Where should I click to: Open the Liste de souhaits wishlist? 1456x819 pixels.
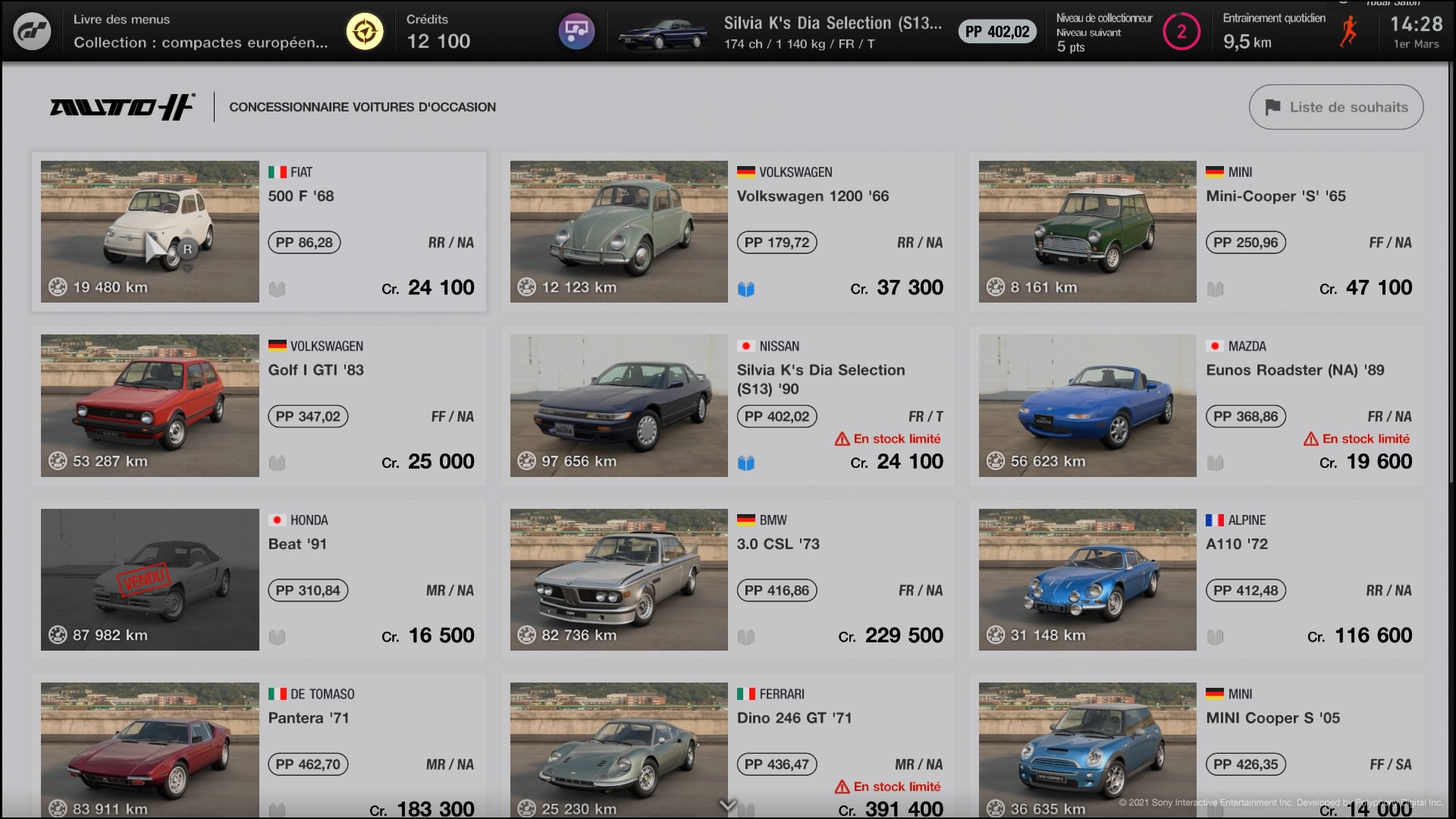coord(1335,107)
